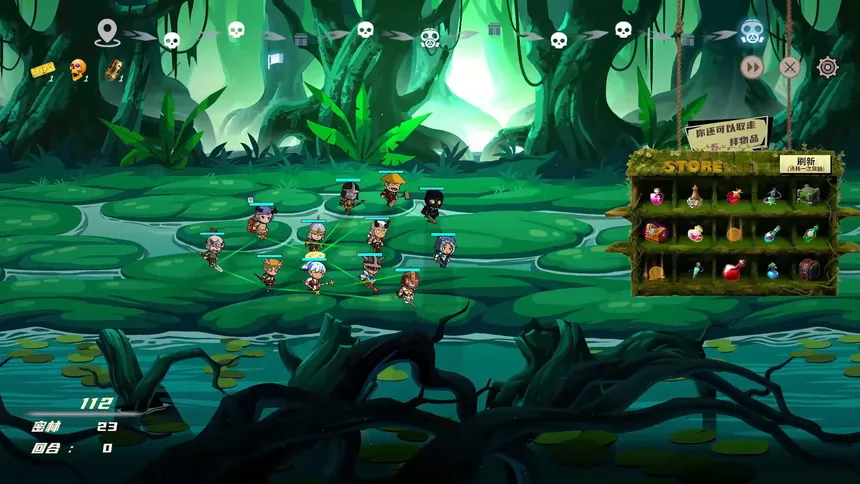This screenshot has height=484, width=860.
Task: Select the glowing blue gas mask boss node
Action: click(x=752, y=33)
